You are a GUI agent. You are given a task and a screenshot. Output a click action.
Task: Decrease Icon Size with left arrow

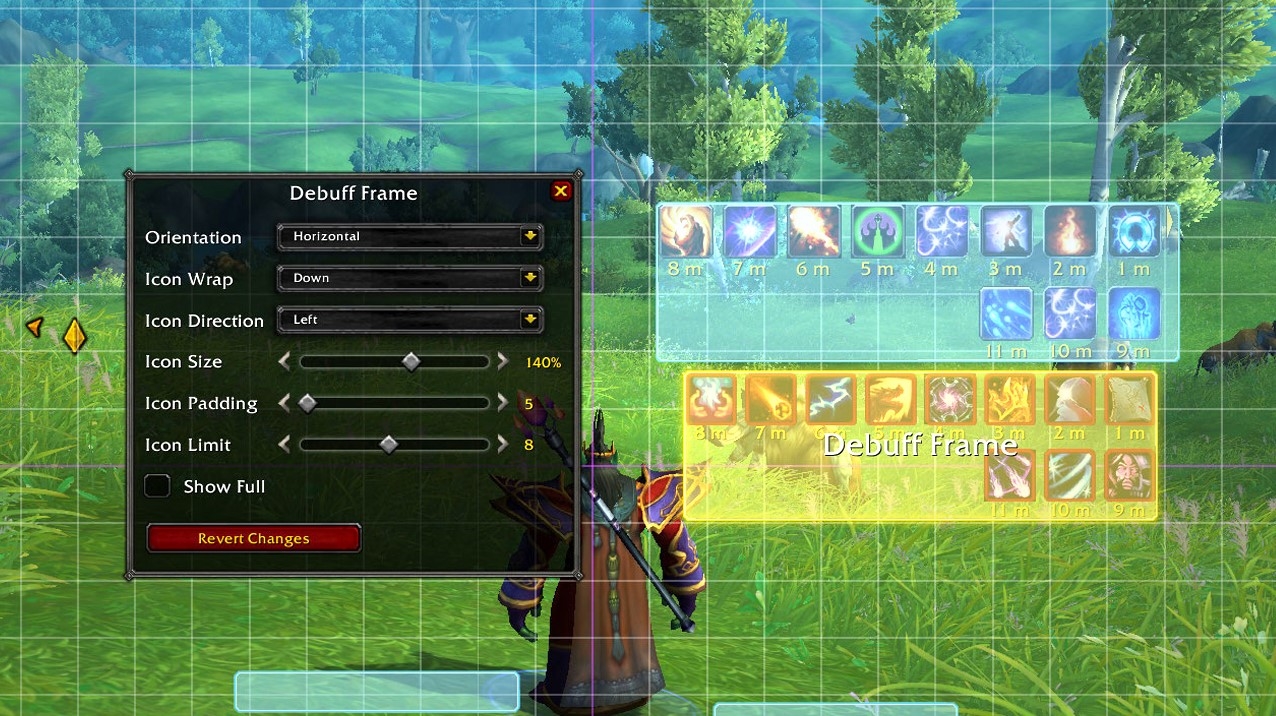[x=285, y=362]
